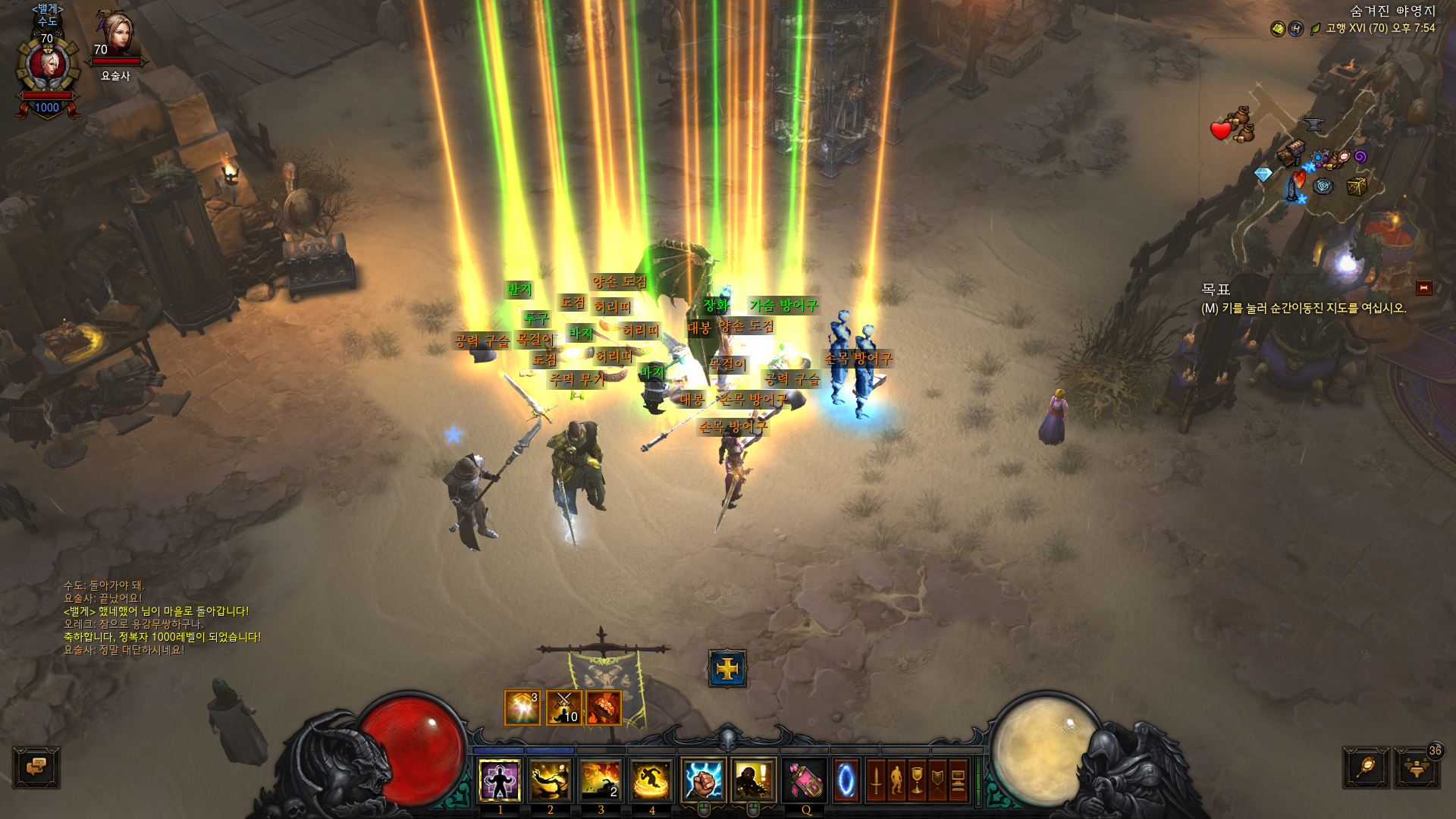
Task: Open the chat bubble button
Action: click(36, 767)
